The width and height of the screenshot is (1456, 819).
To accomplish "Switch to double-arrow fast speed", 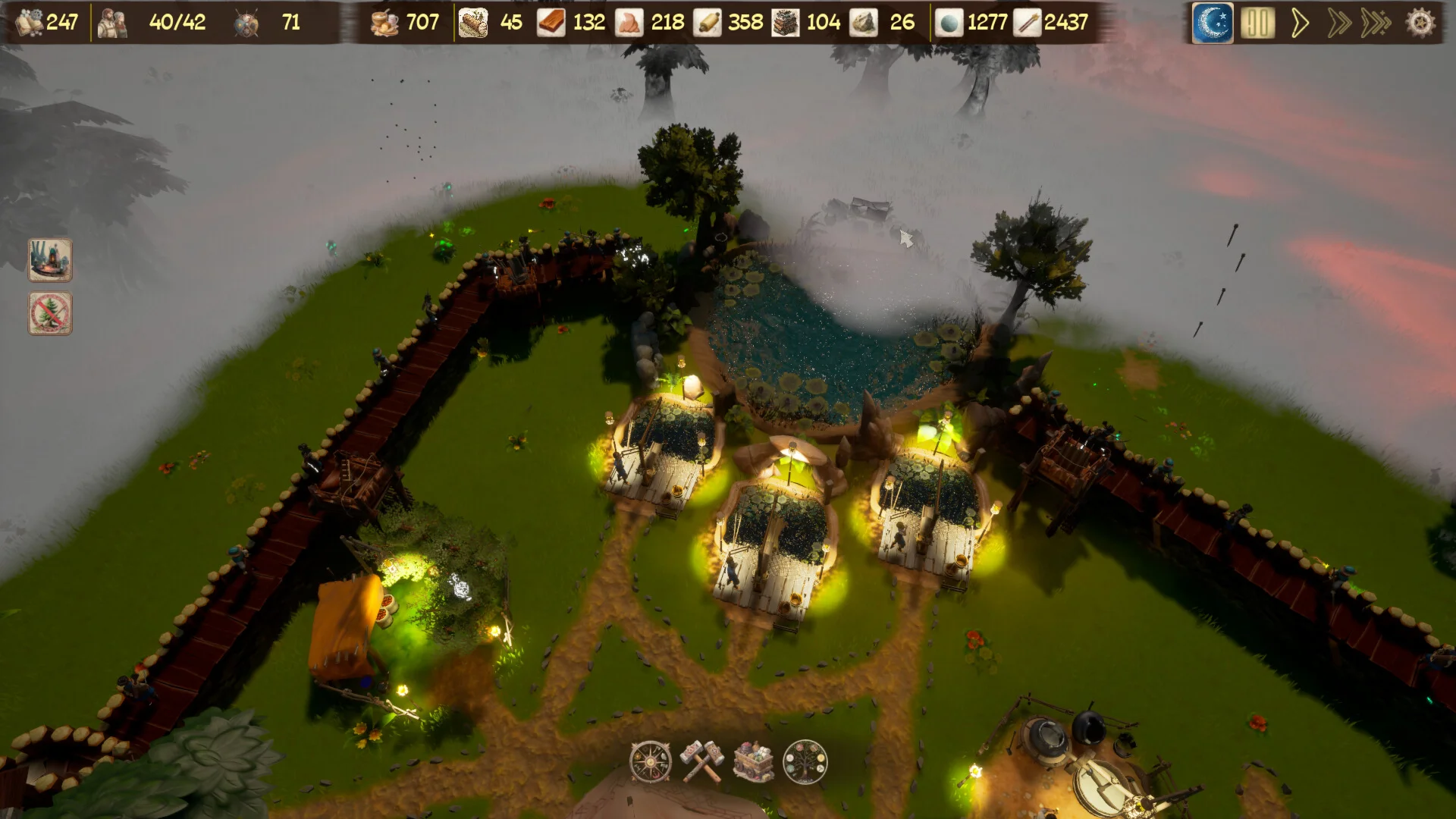I will click(1339, 23).
